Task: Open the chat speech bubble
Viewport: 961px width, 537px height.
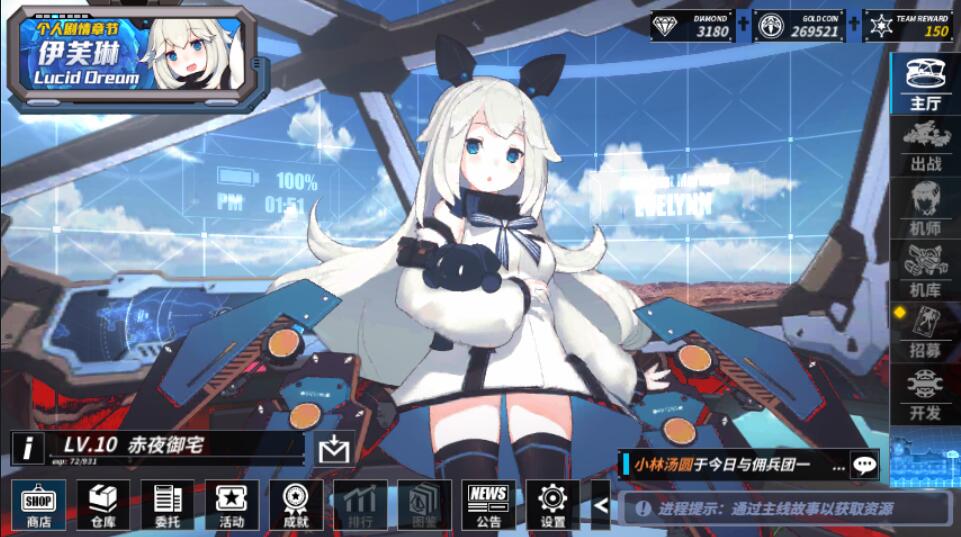Action: [x=864, y=464]
